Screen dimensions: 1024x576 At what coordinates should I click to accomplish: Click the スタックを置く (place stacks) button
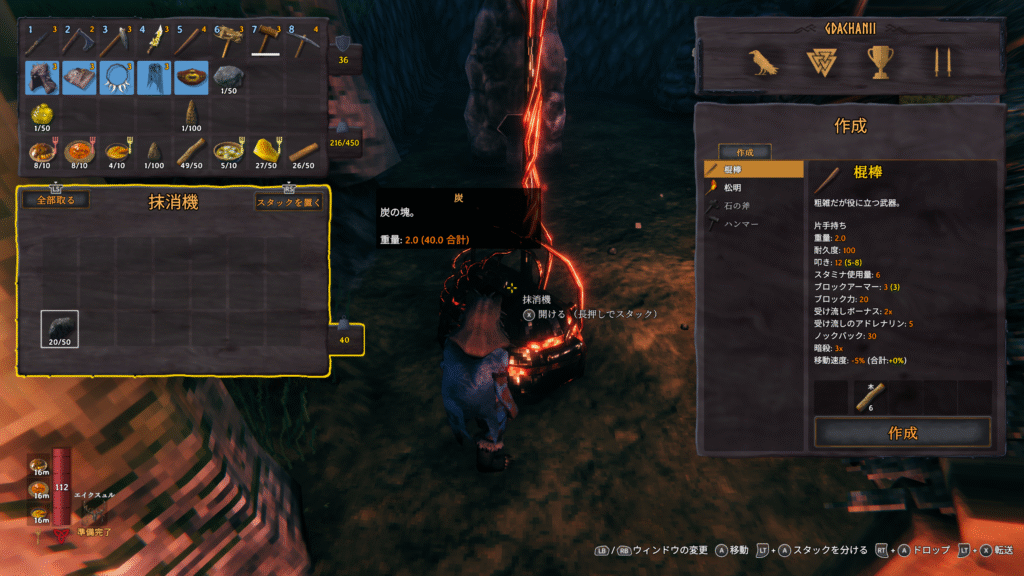(289, 201)
